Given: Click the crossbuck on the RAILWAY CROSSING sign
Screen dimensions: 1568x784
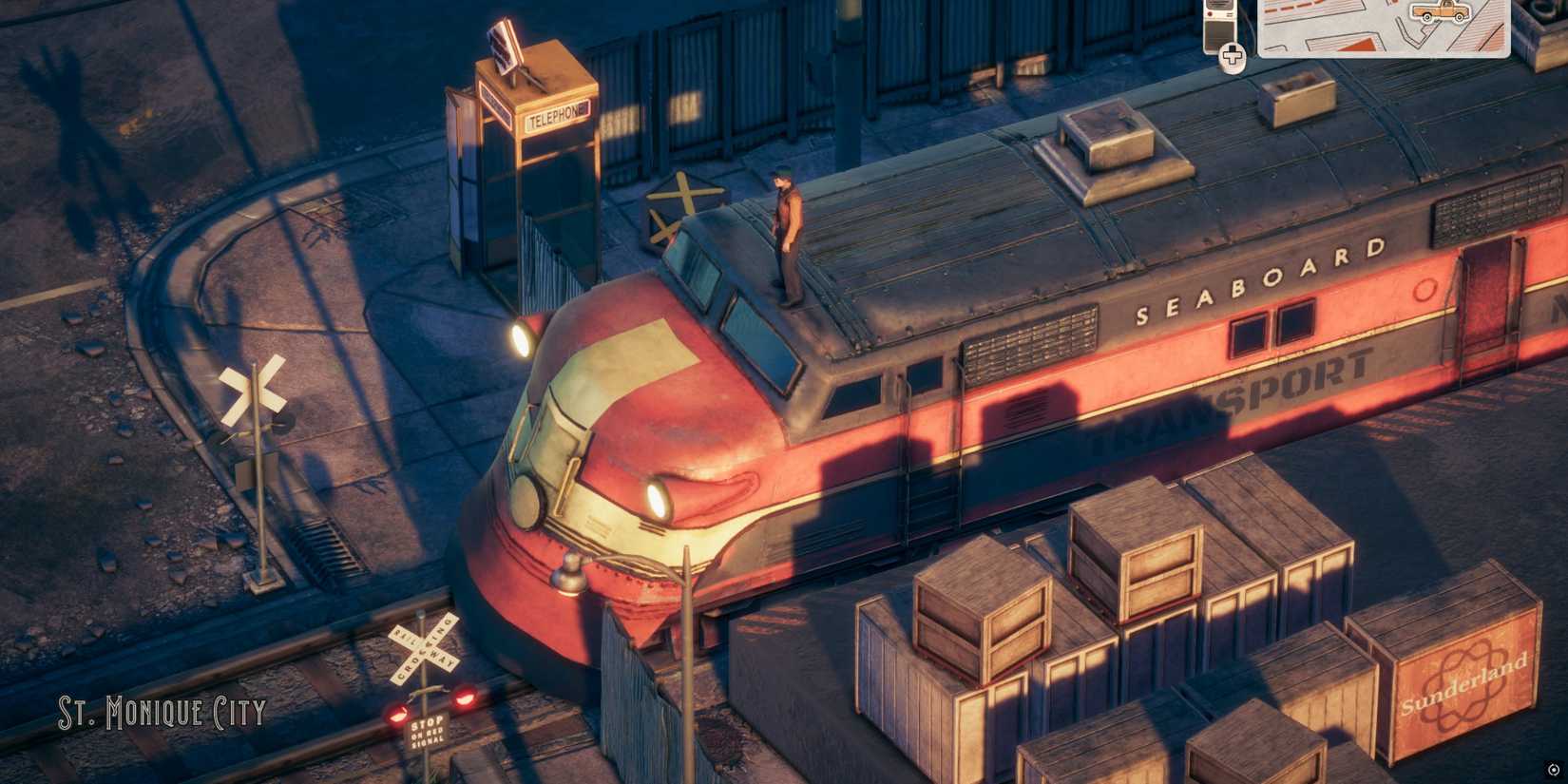Looking at the screenshot, I should click(424, 648).
